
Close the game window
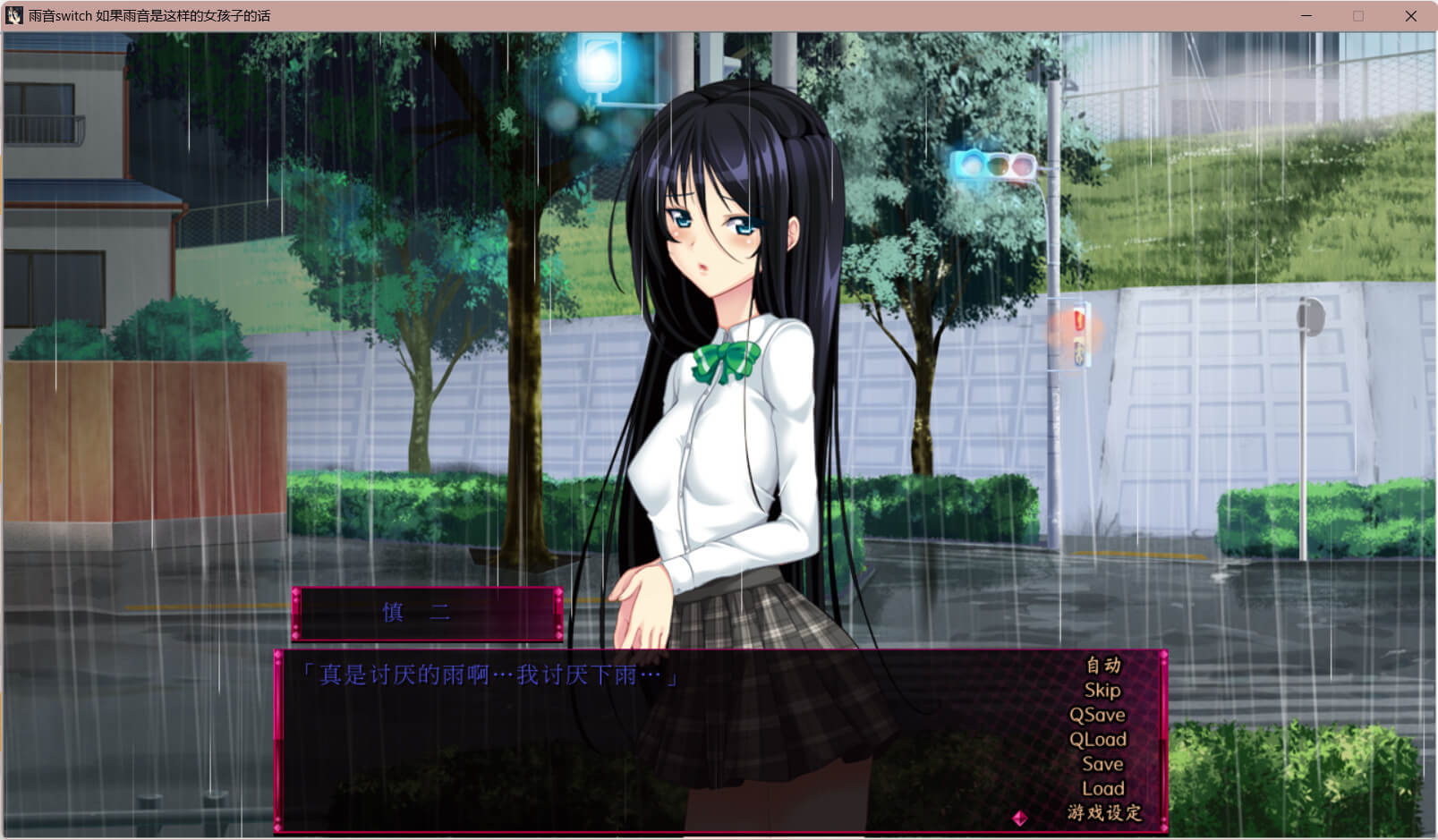pos(1410,16)
